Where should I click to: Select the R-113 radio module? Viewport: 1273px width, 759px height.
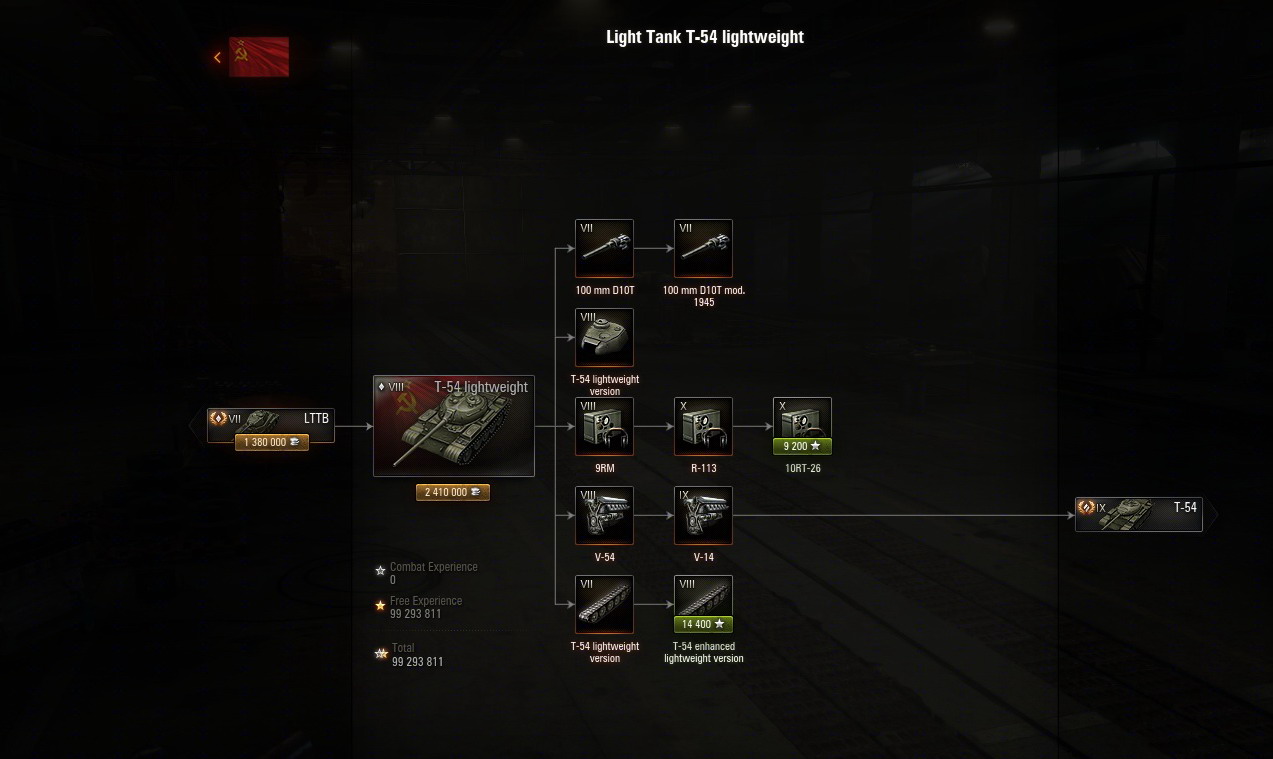click(x=703, y=426)
